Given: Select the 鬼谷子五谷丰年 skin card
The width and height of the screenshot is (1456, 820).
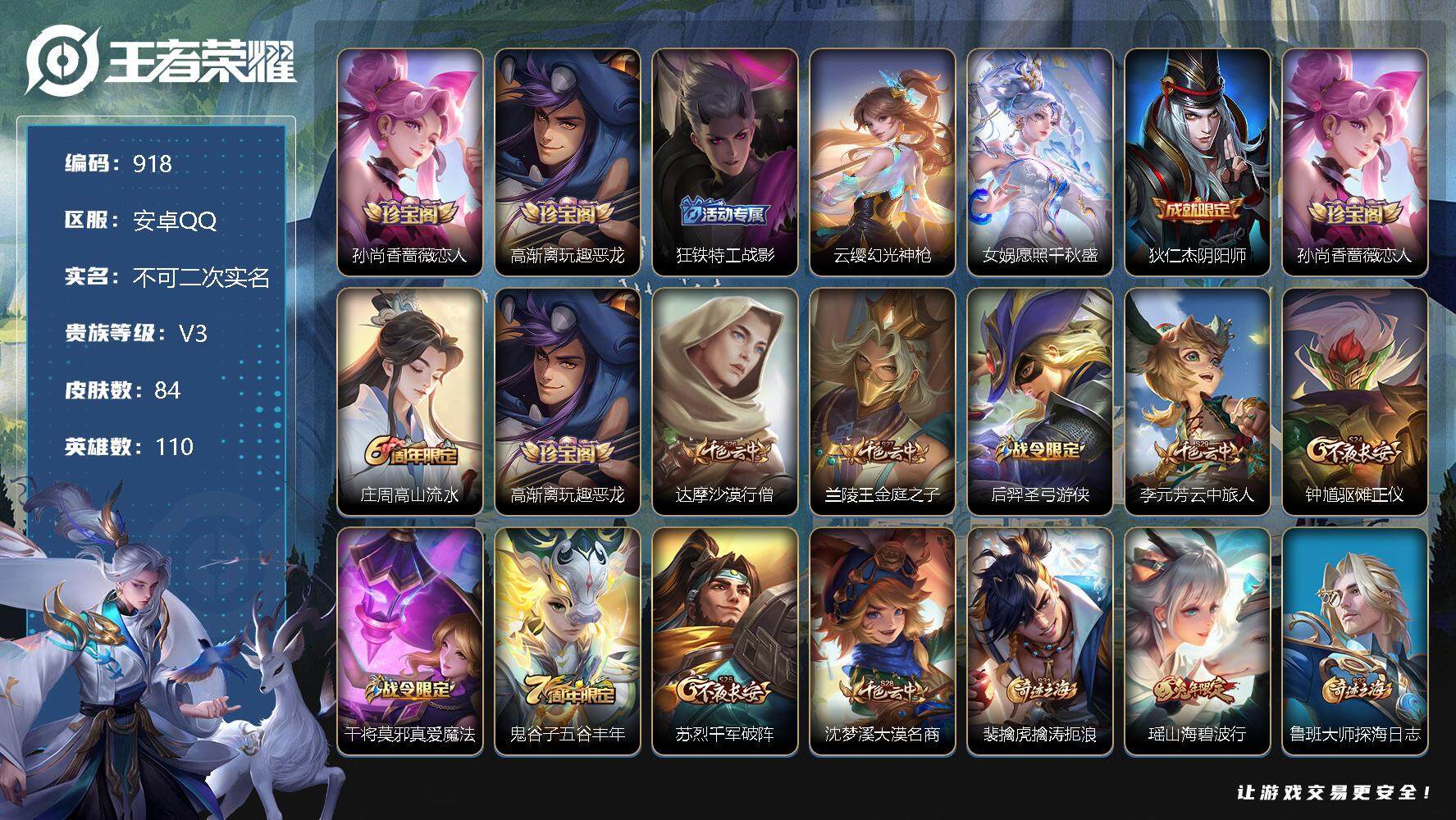Looking at the screenshot, I should (x=568, y=640).
